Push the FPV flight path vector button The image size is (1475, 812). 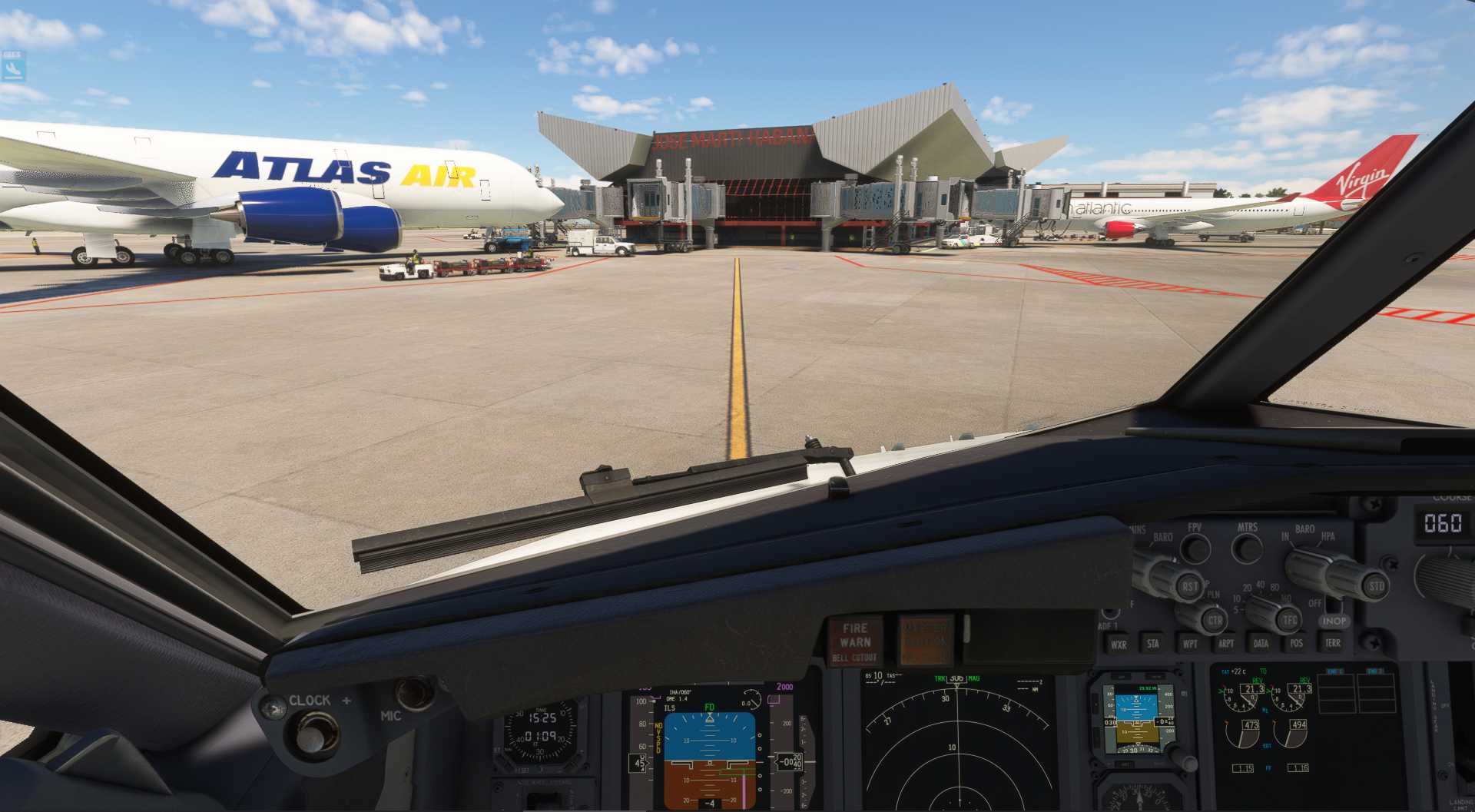coord(1195,549)
